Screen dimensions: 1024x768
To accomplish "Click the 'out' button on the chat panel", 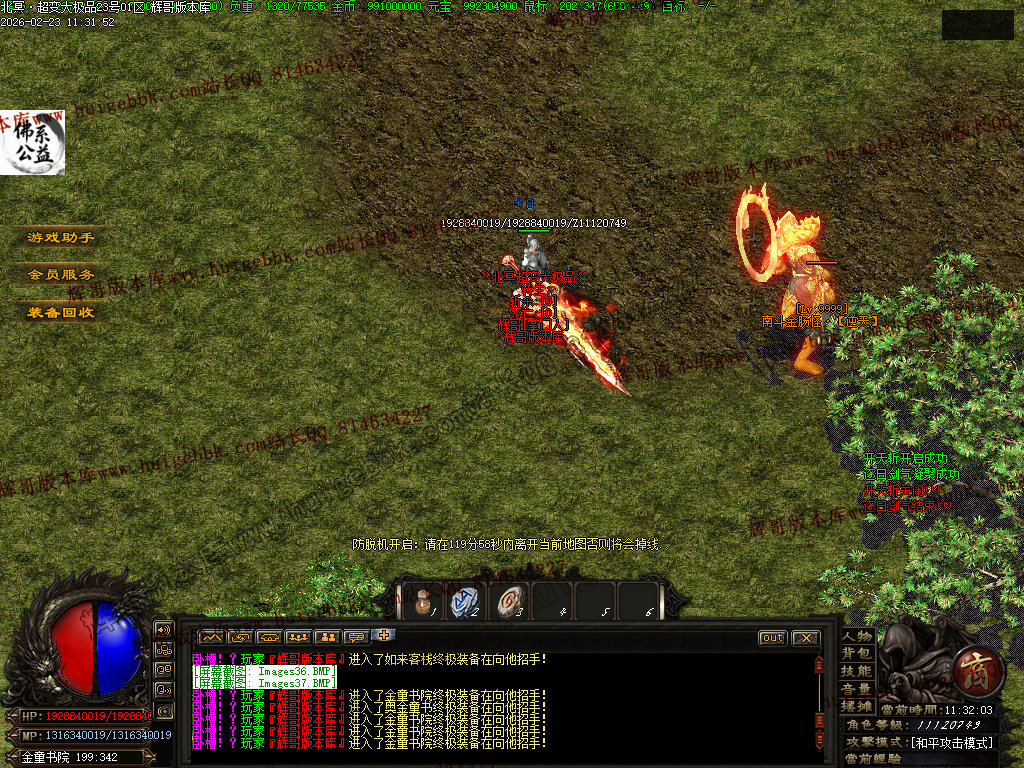I will point(772,638).
